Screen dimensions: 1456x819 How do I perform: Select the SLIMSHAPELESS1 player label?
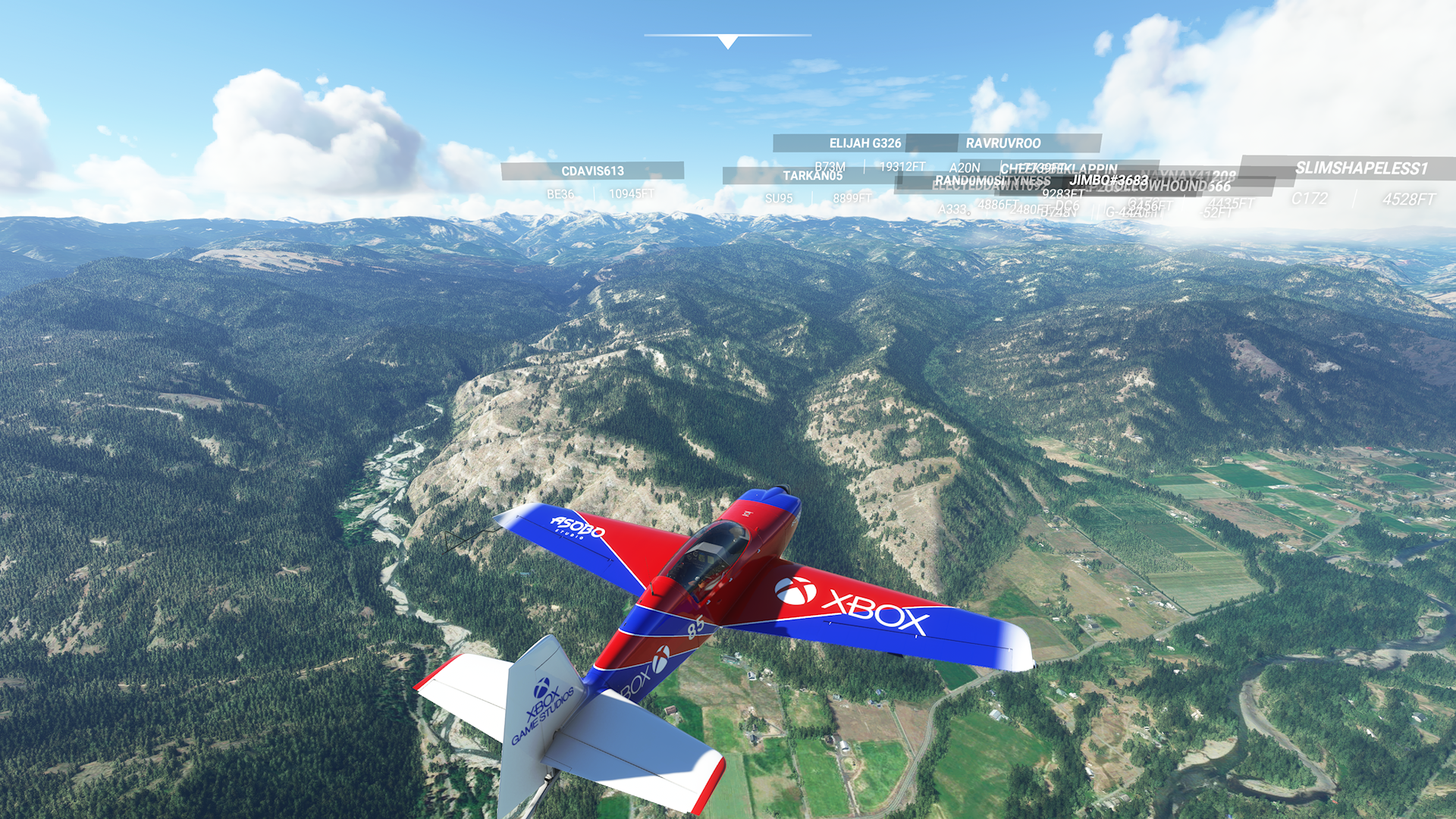[x=1360, y=168]
